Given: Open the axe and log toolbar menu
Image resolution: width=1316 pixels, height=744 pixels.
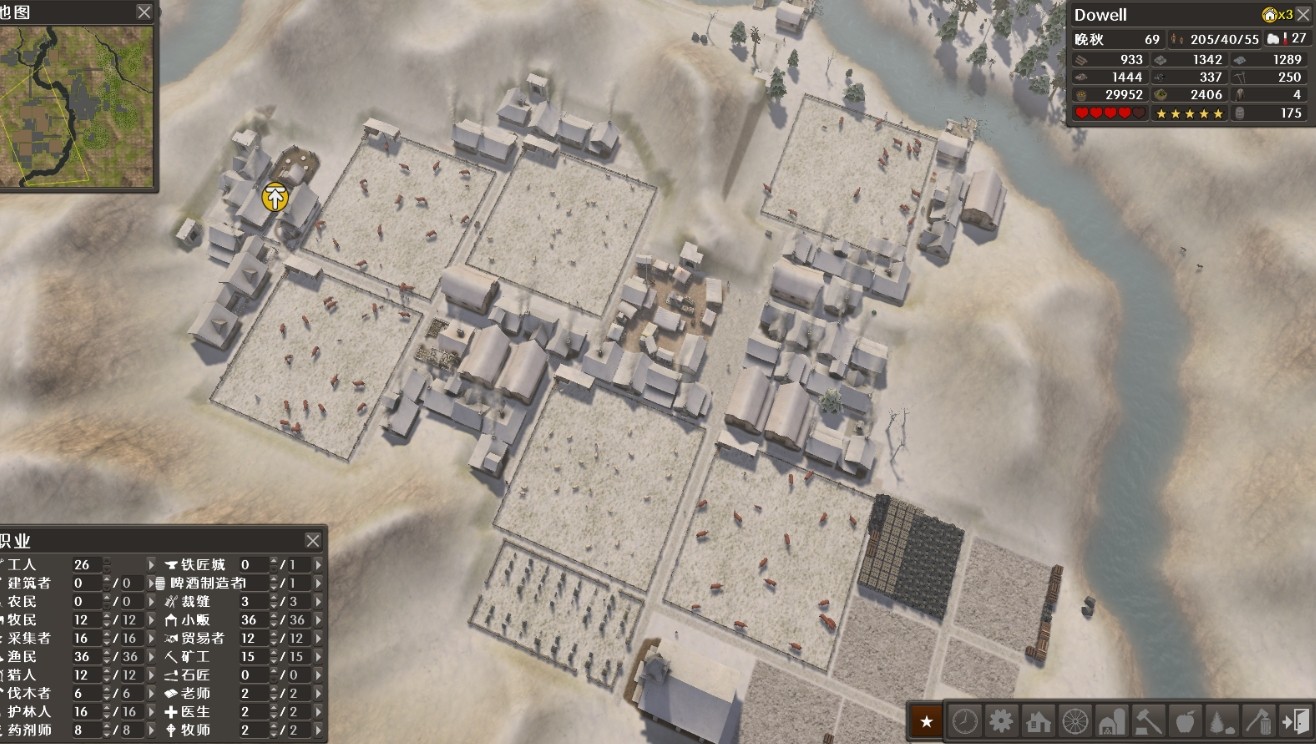Looking at the screenshot, I should pyautogui.click(x=1258, y=720).
